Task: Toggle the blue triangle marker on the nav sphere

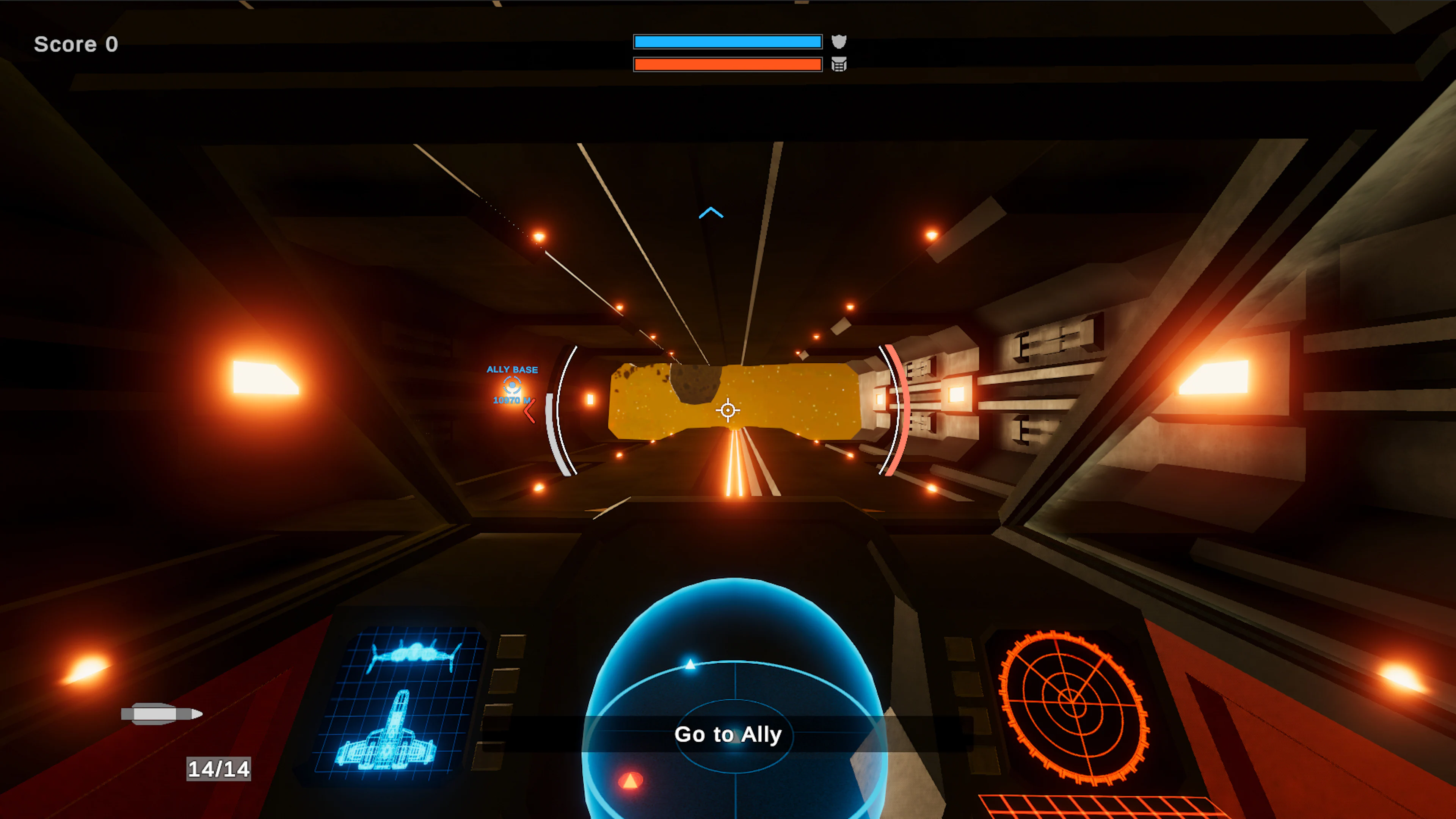Action: (690, 664)
